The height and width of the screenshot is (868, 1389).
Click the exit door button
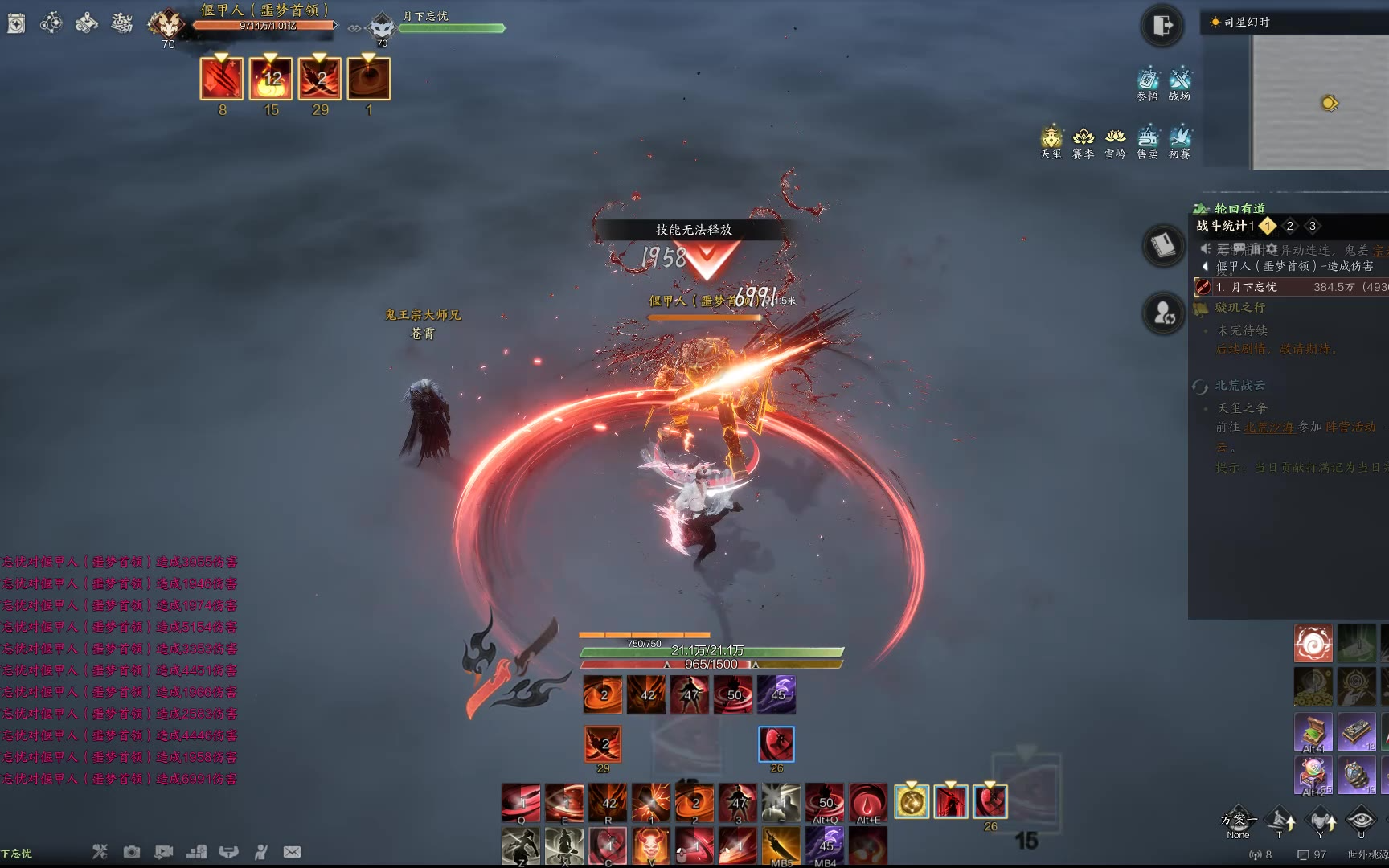[1162, 26]
